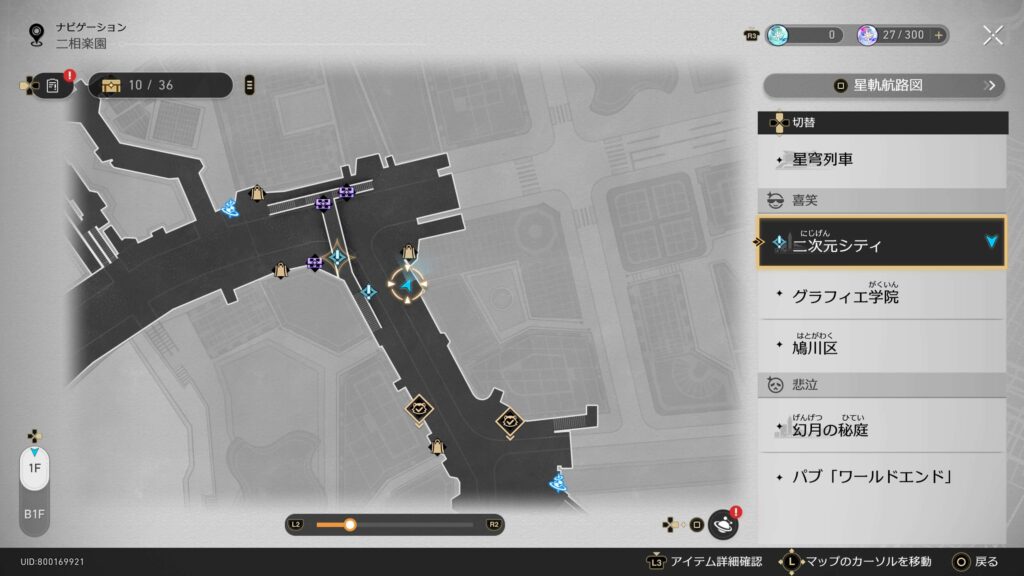The height and width of the screenshot is (576, 1024).
Task: Open the planet icon with red alert
Action: click(723, 524)
